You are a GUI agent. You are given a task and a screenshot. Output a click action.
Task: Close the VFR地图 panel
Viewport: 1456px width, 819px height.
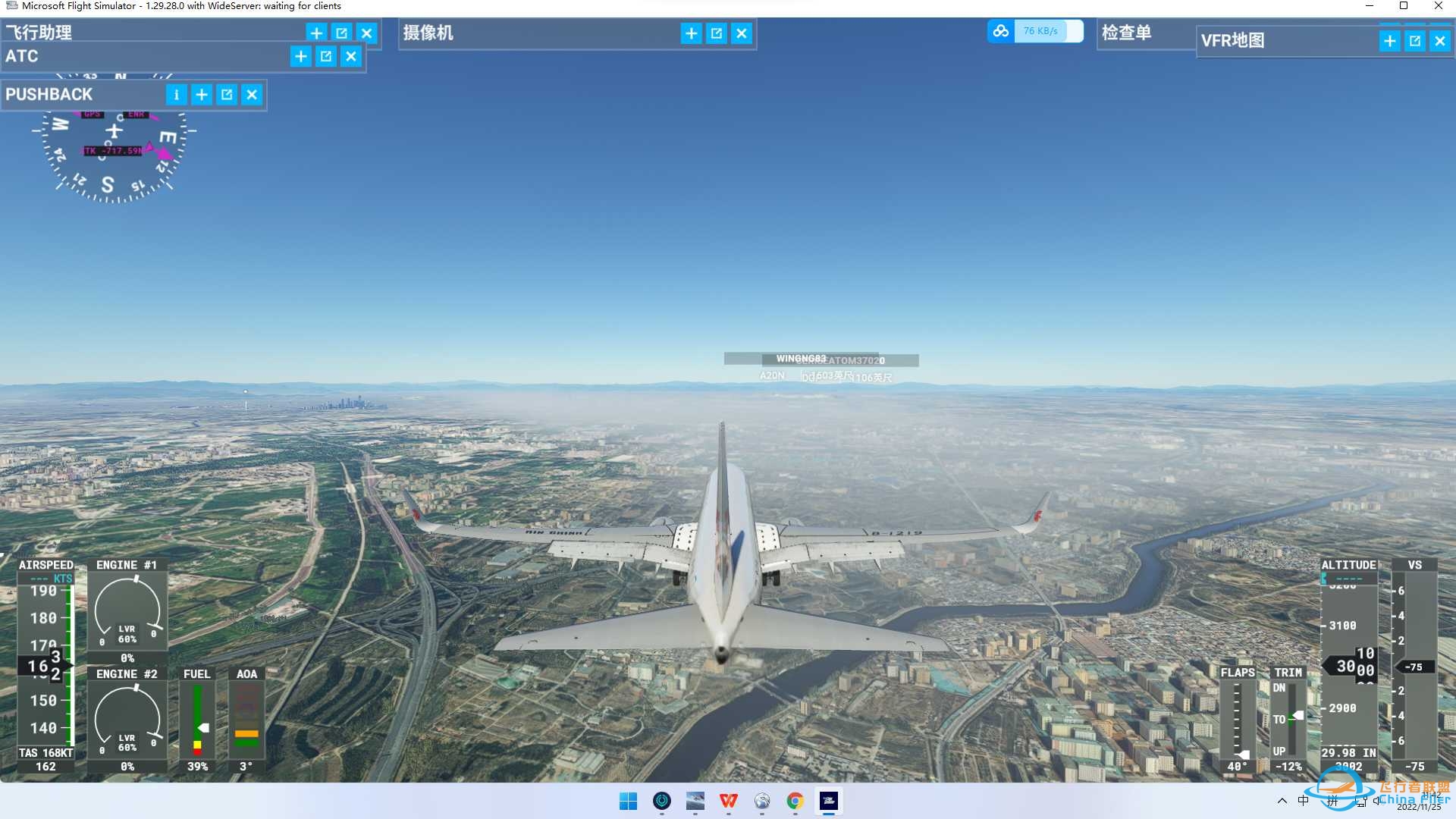[x=1440, y=41]
